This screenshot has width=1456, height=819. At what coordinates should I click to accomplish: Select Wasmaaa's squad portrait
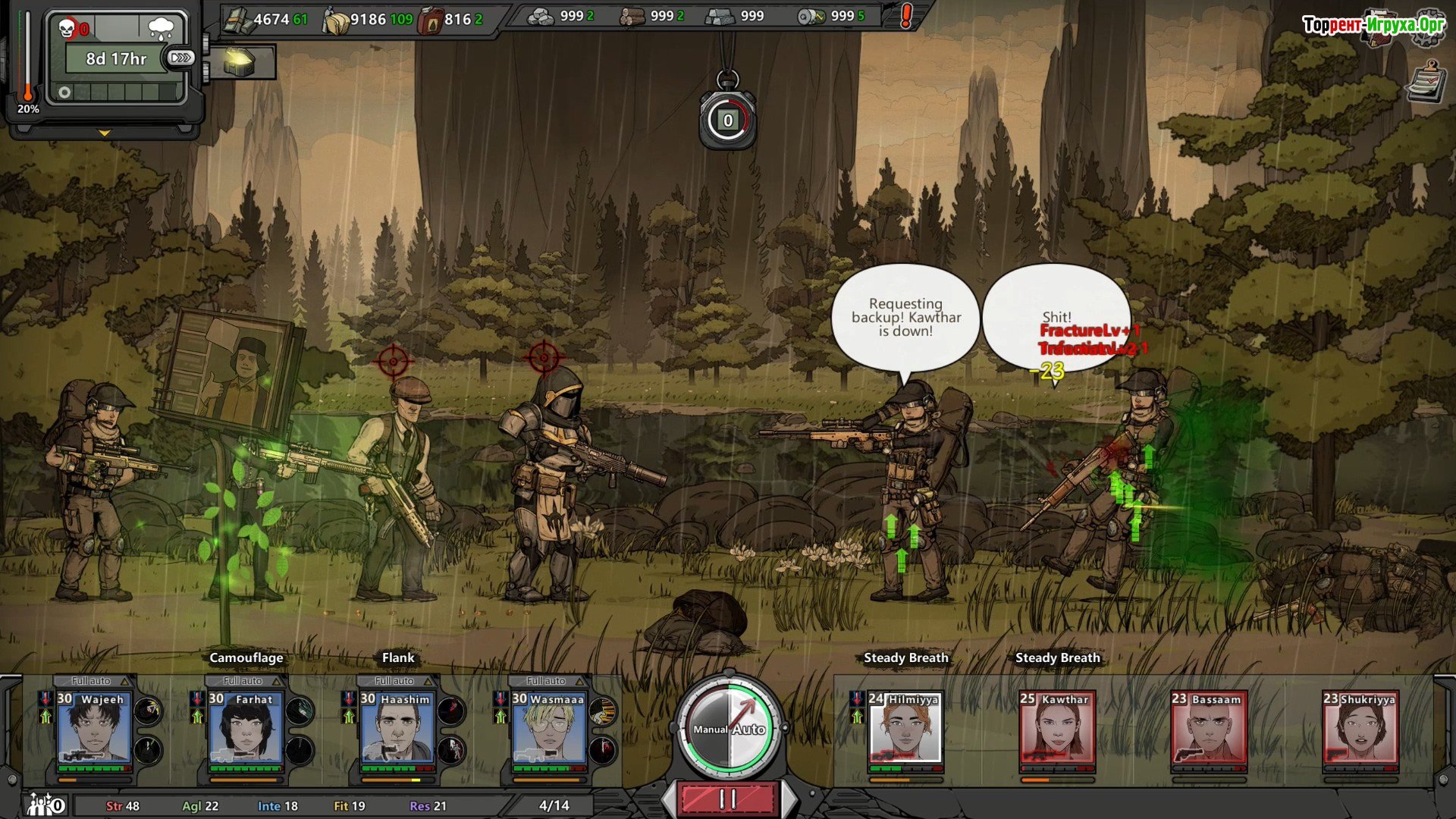point(549,726)
